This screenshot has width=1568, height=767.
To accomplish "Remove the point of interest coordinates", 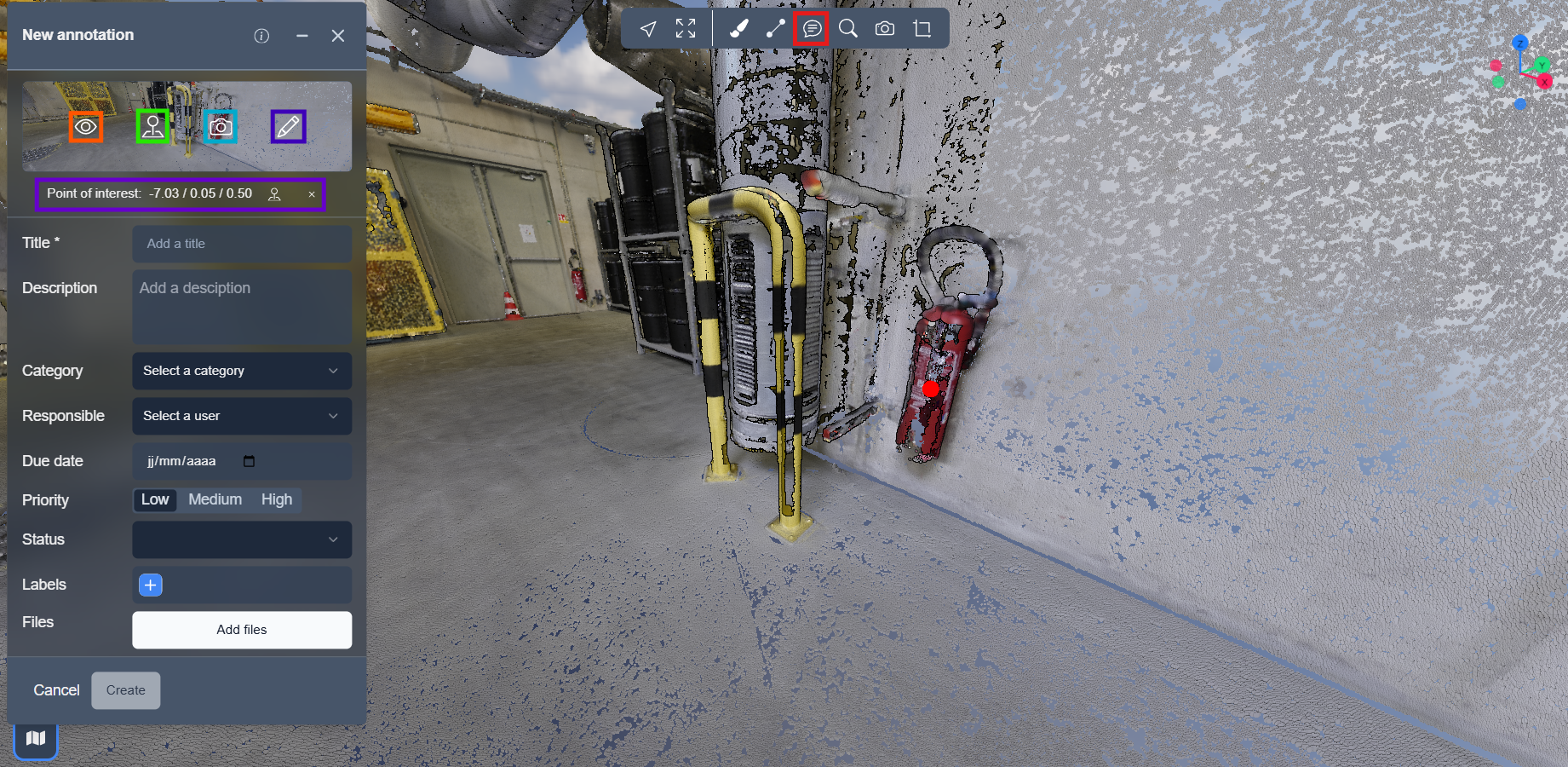I will 312,194.
